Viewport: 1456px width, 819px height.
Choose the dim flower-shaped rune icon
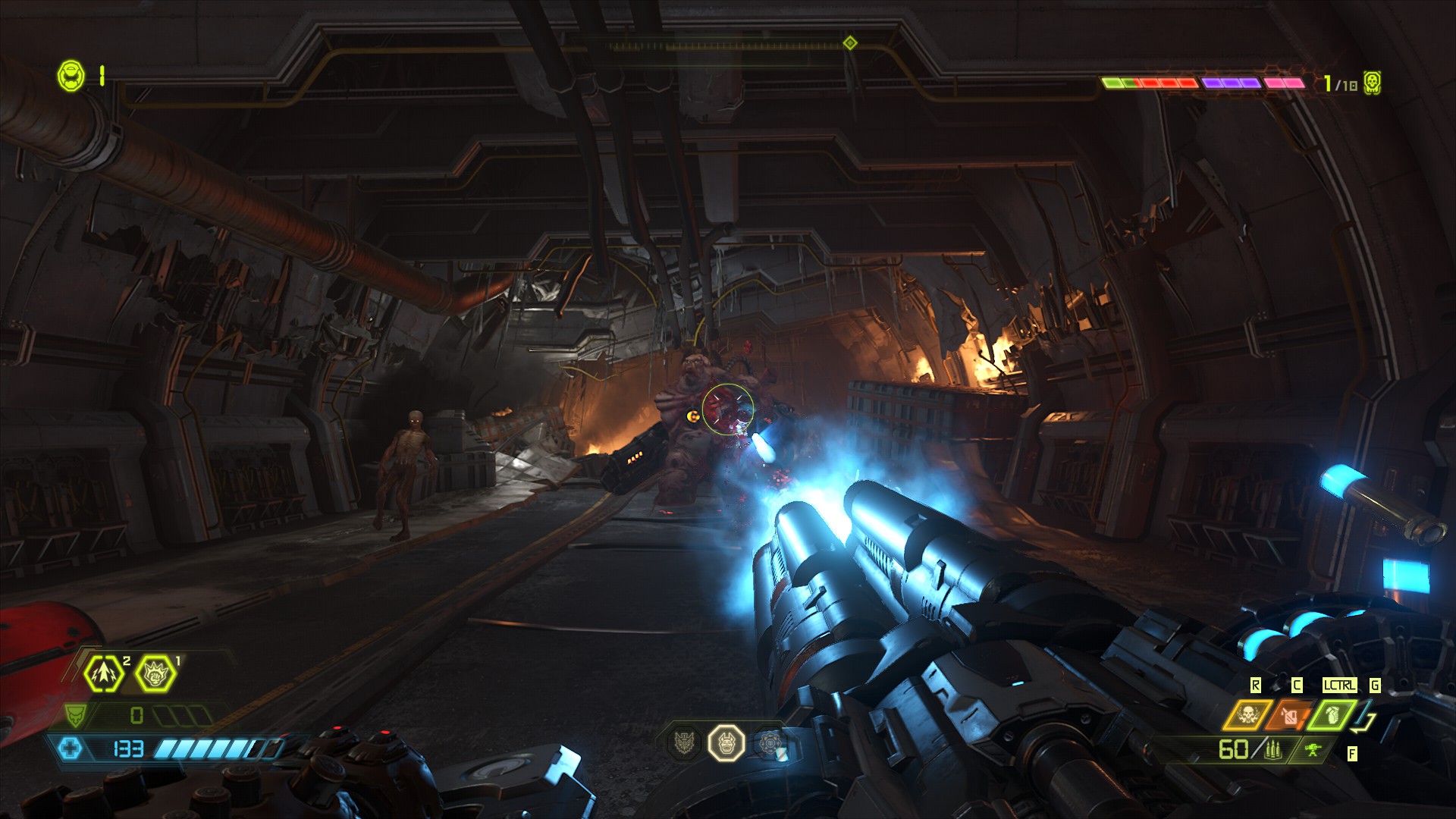pos(769,743)
